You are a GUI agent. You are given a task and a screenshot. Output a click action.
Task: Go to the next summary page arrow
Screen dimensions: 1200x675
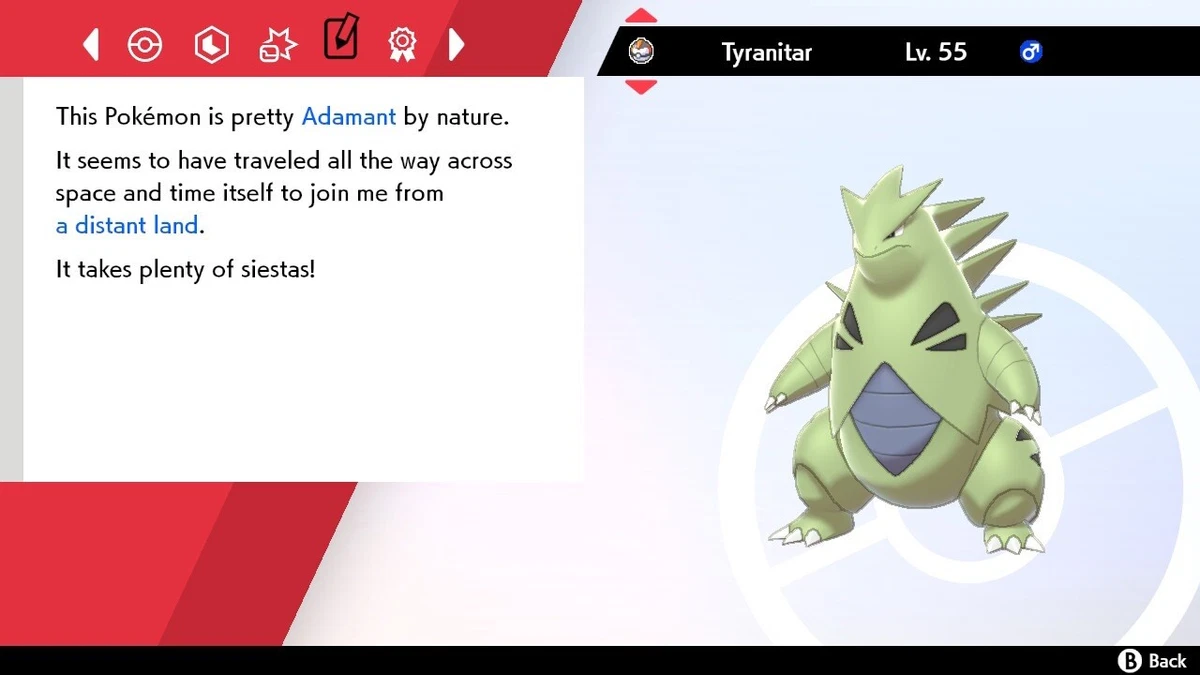point(456,44)
